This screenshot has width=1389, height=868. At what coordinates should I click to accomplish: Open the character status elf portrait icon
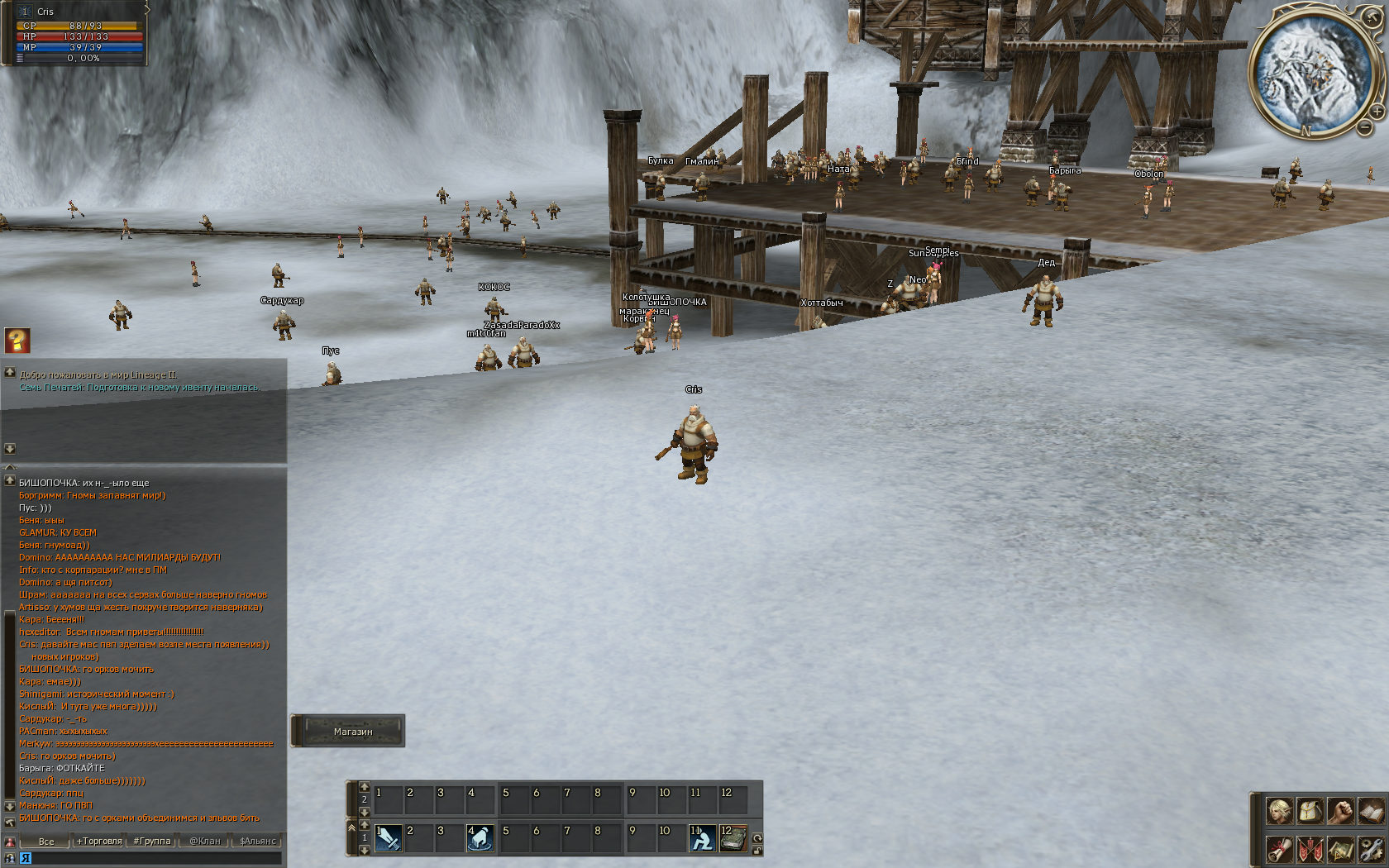click(1280, 811)
